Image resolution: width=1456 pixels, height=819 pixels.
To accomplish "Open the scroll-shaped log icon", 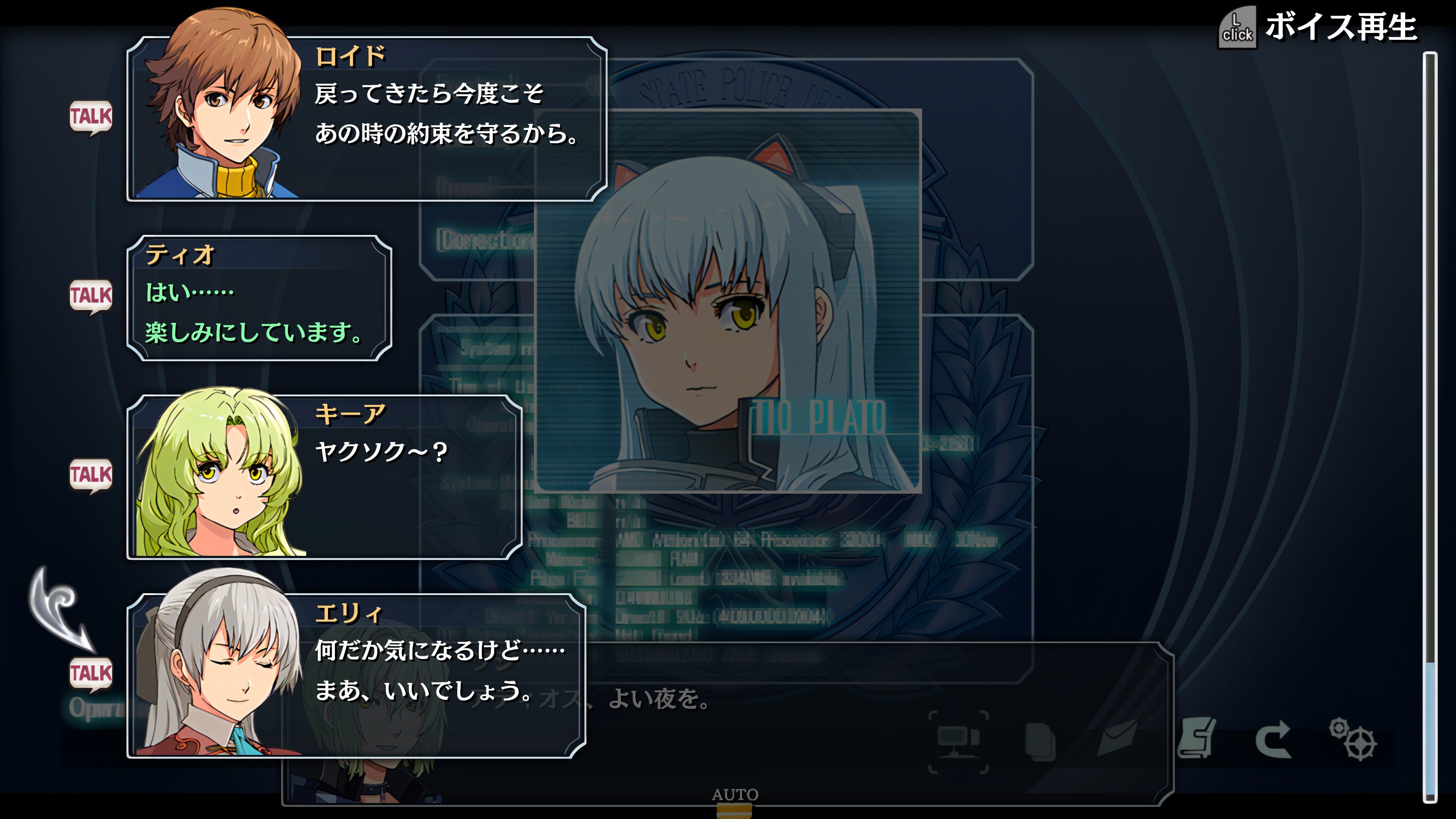I will point(1196,738).
